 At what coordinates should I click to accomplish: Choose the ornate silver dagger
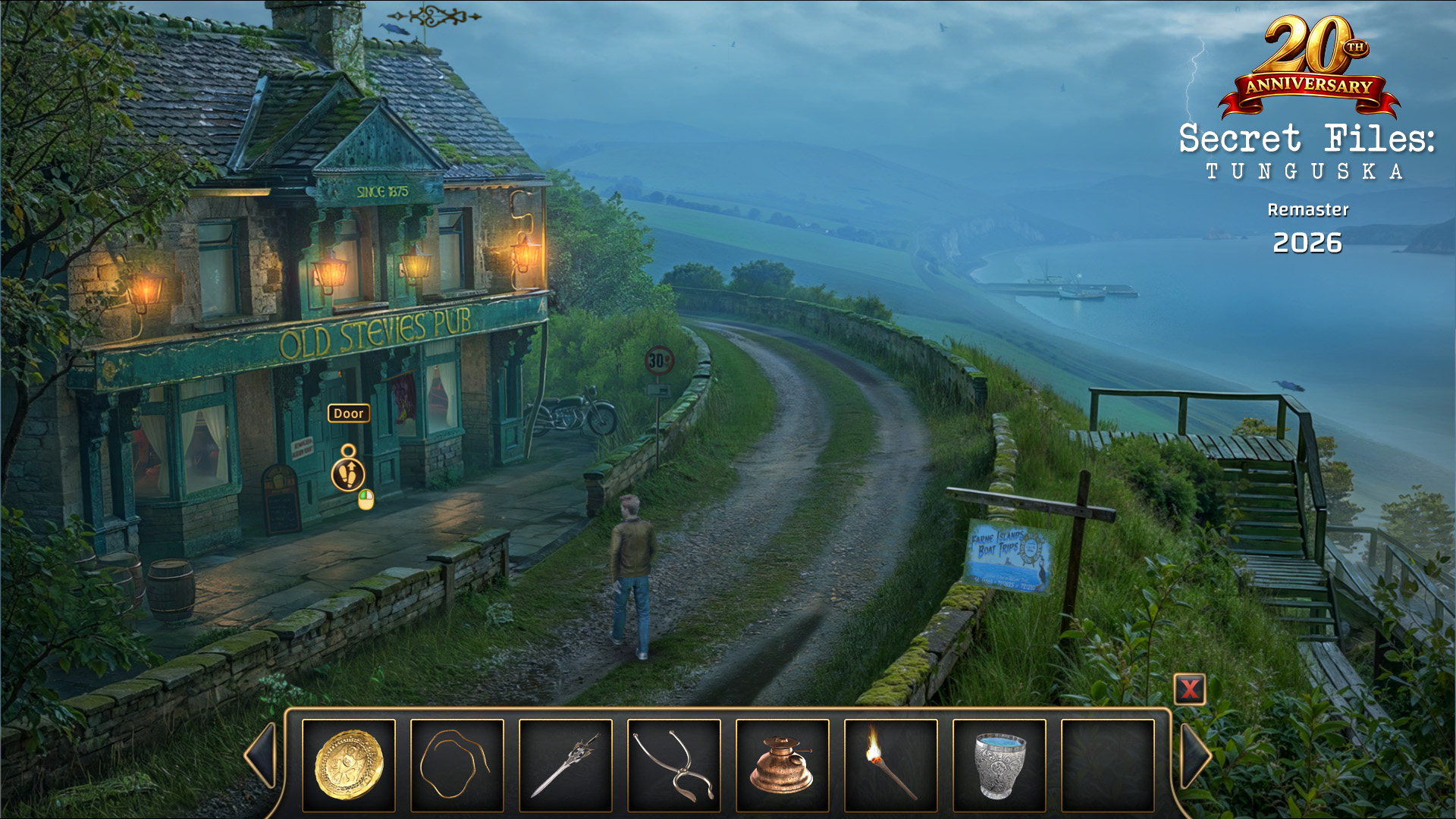[x=566, y=764]
